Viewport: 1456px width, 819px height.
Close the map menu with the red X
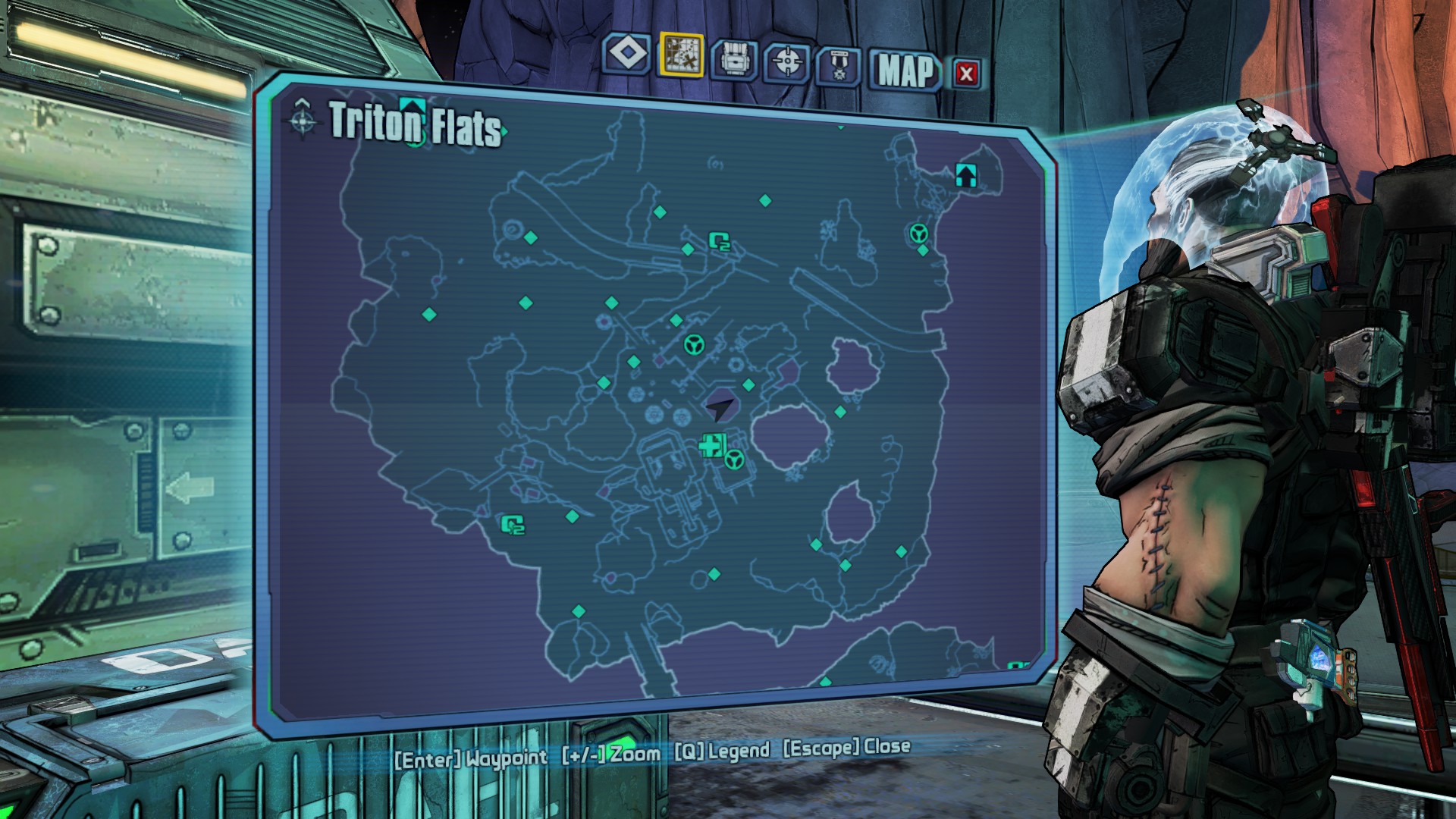(966, 74)
